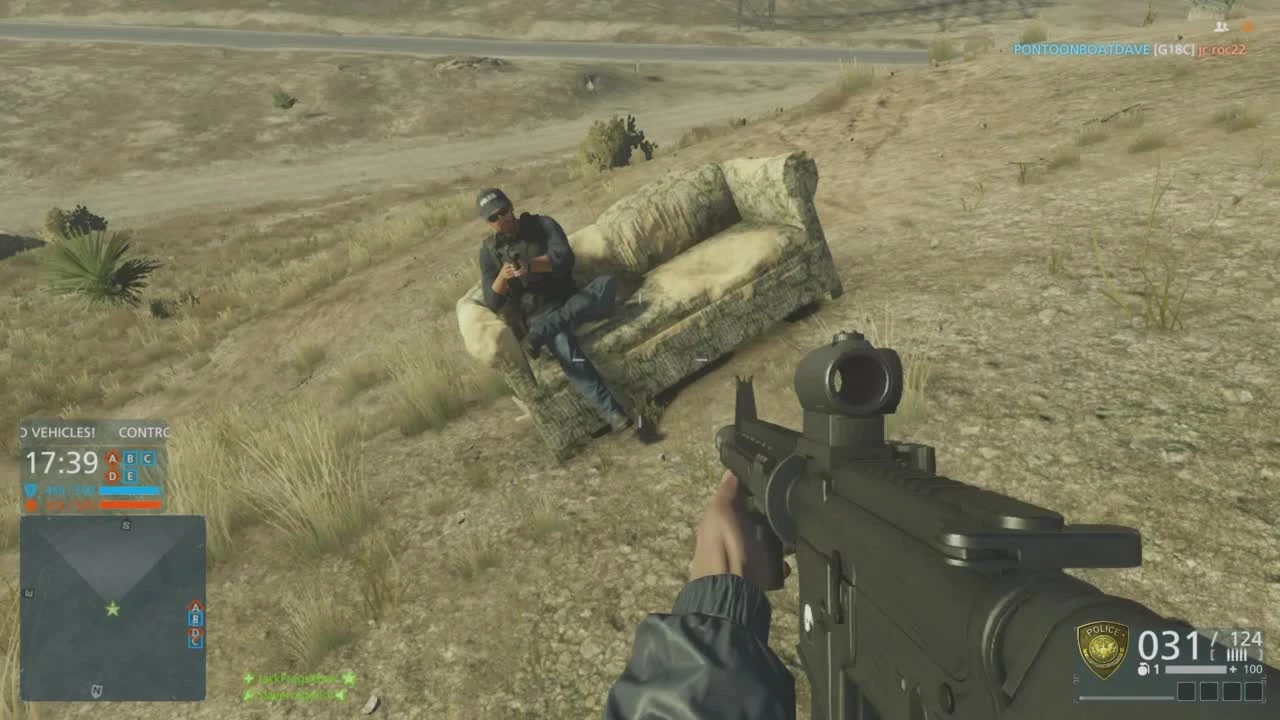The width and height of the screenshot is (1280, 720).
Task: Toggle the green star squad objective on minimap
Action: pos(113,608)
